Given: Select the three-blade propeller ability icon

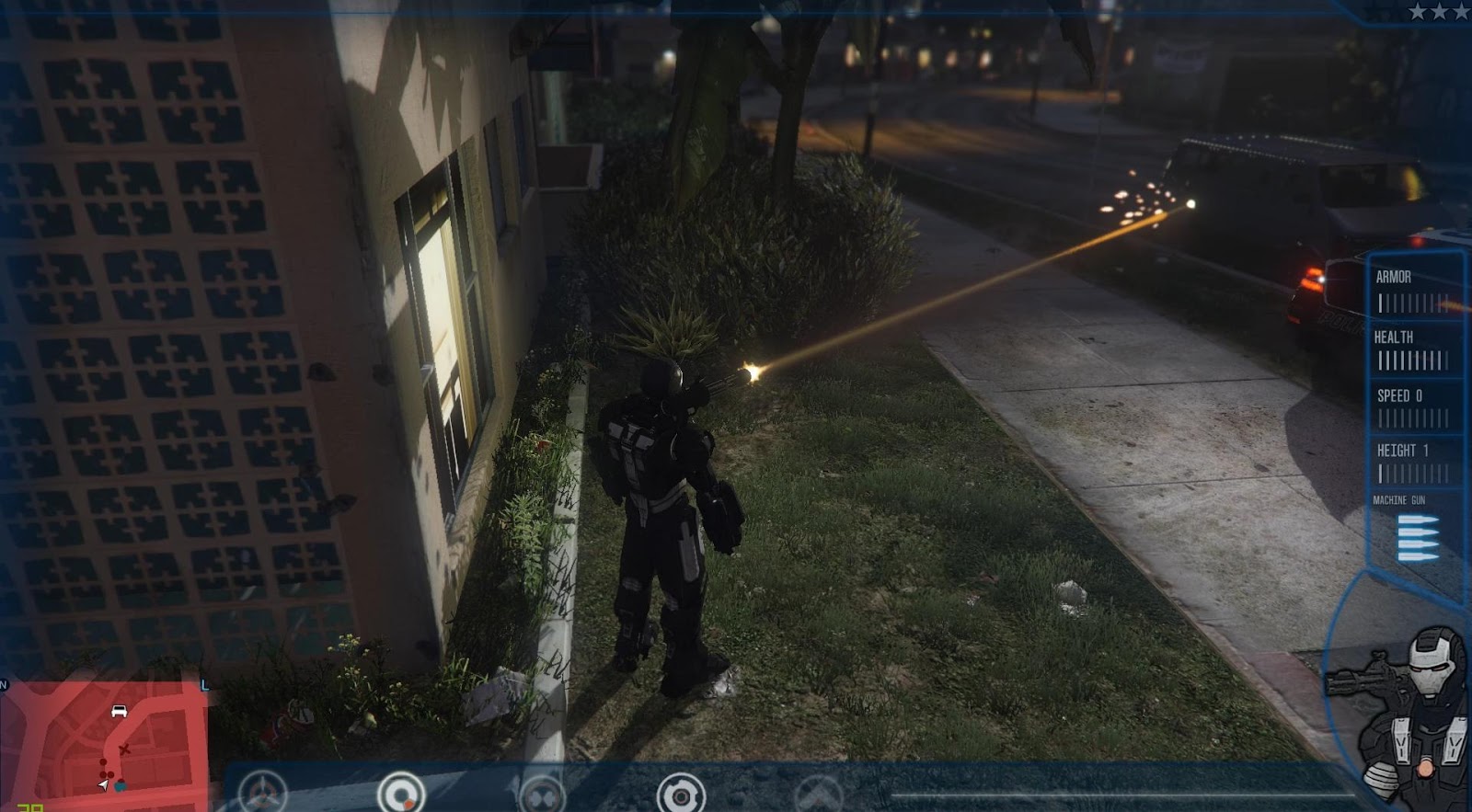Looking at the screenshot, I should tap(264, 793).
